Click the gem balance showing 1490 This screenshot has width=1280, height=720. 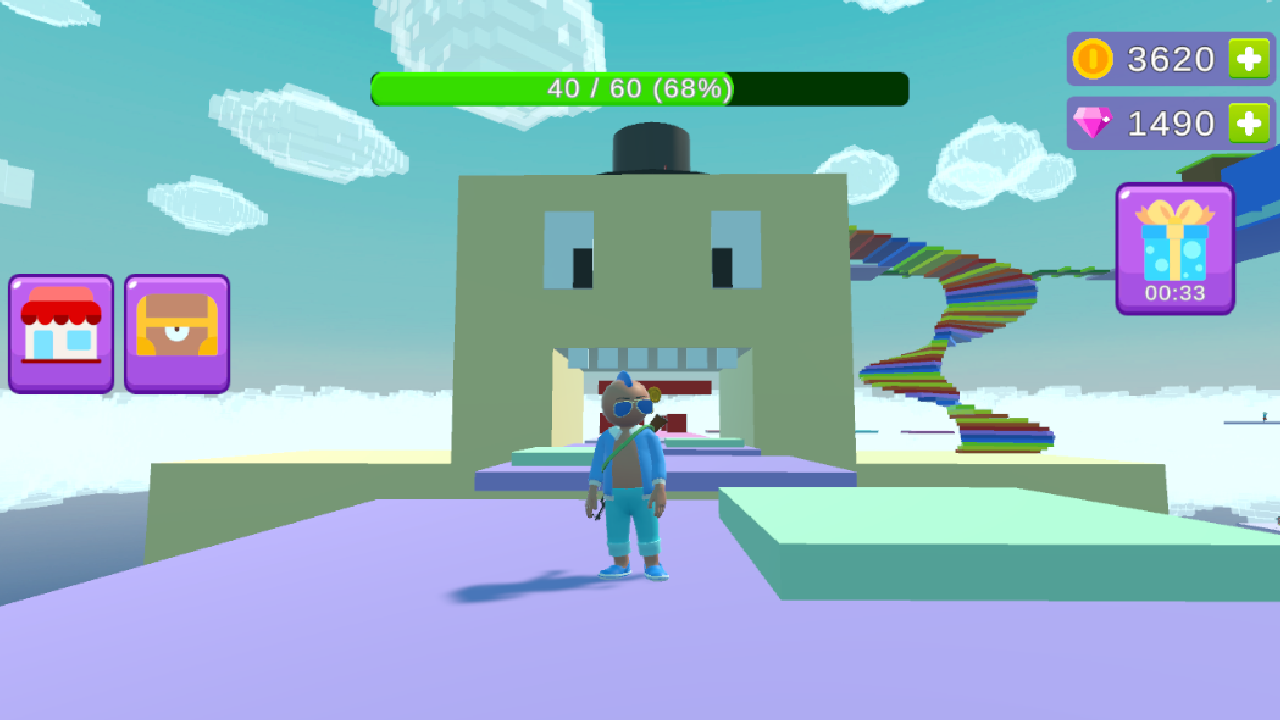pyautogui.click(x=1170, y=122)
